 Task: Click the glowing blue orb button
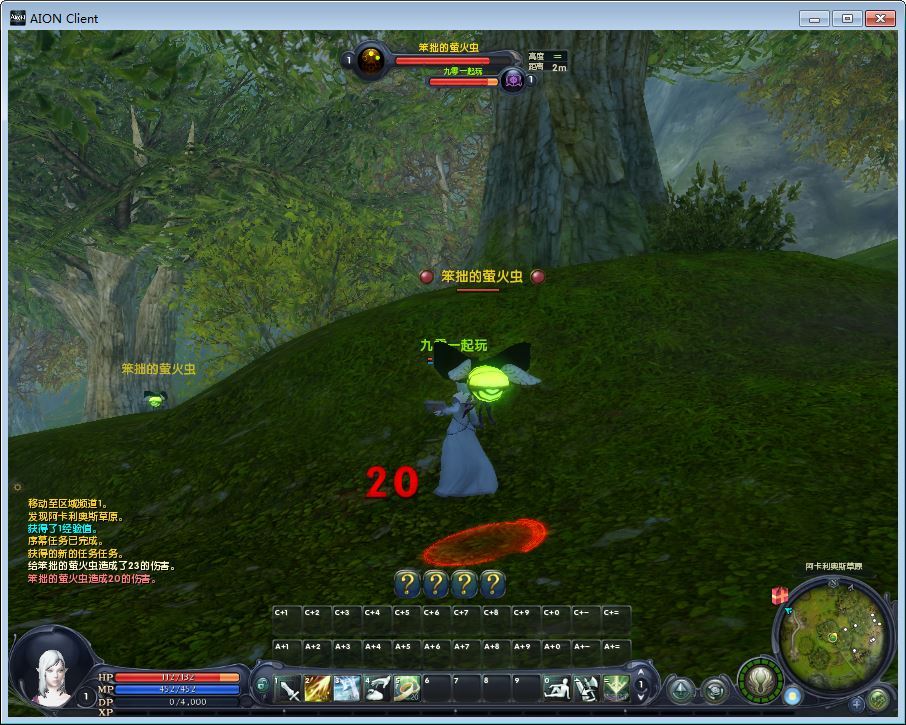click(792, 695)
